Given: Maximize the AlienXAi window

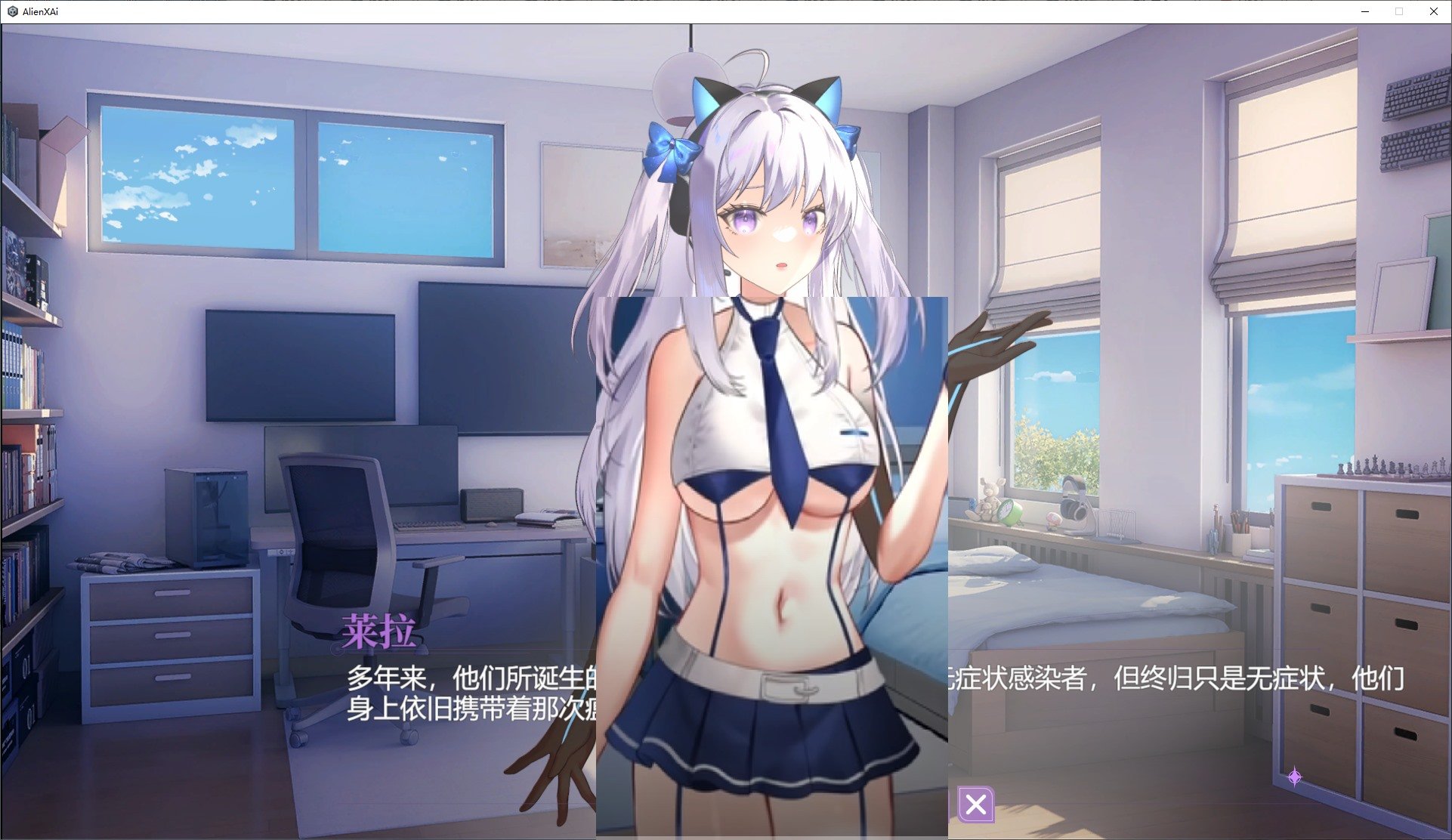Looking at the screenshot, I should [1398, 11].
